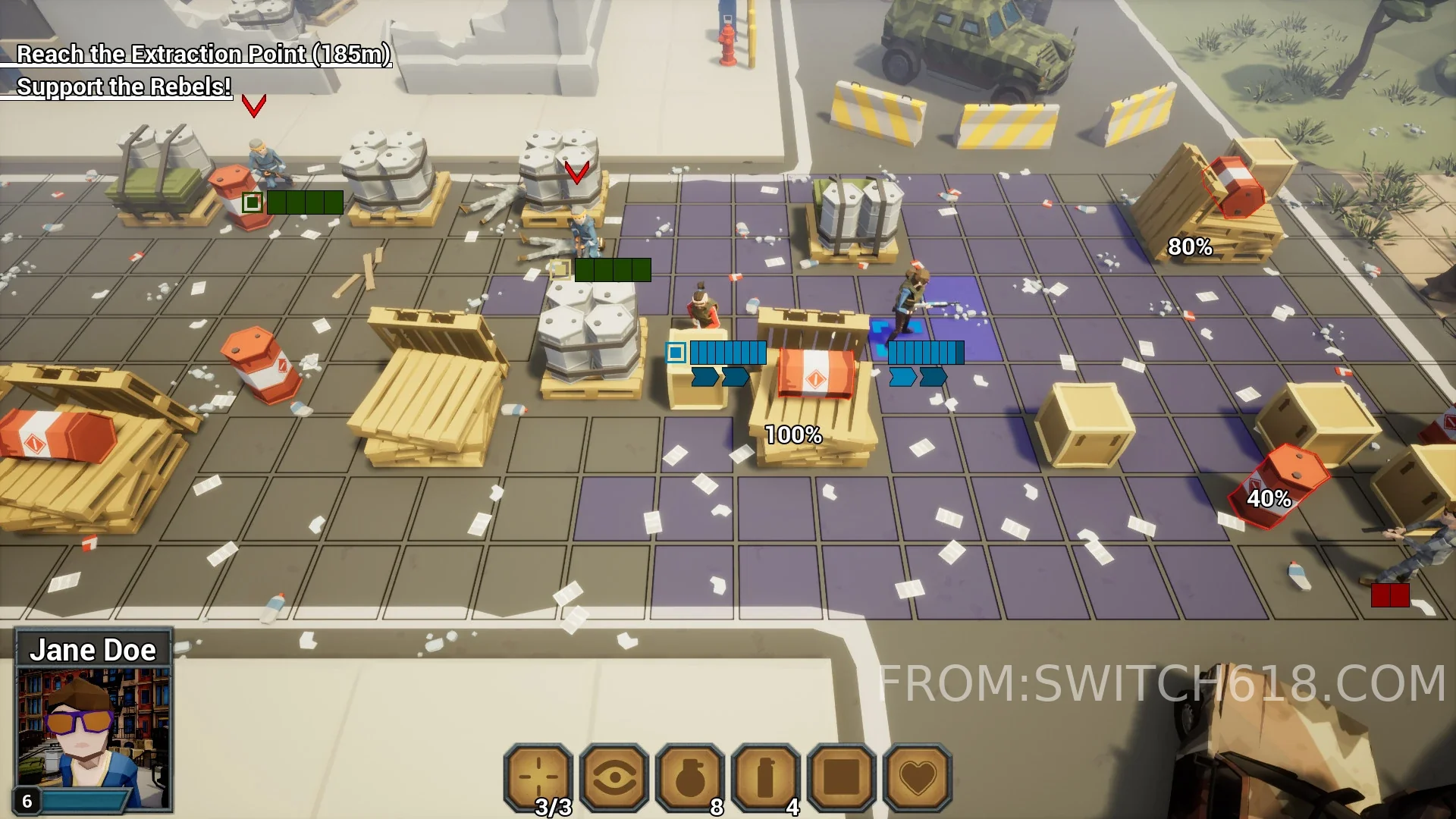Select the Reach the Extraction Point objective
Screen dimensions: 1456x819
pyautogui.click(x=202, y=55)
